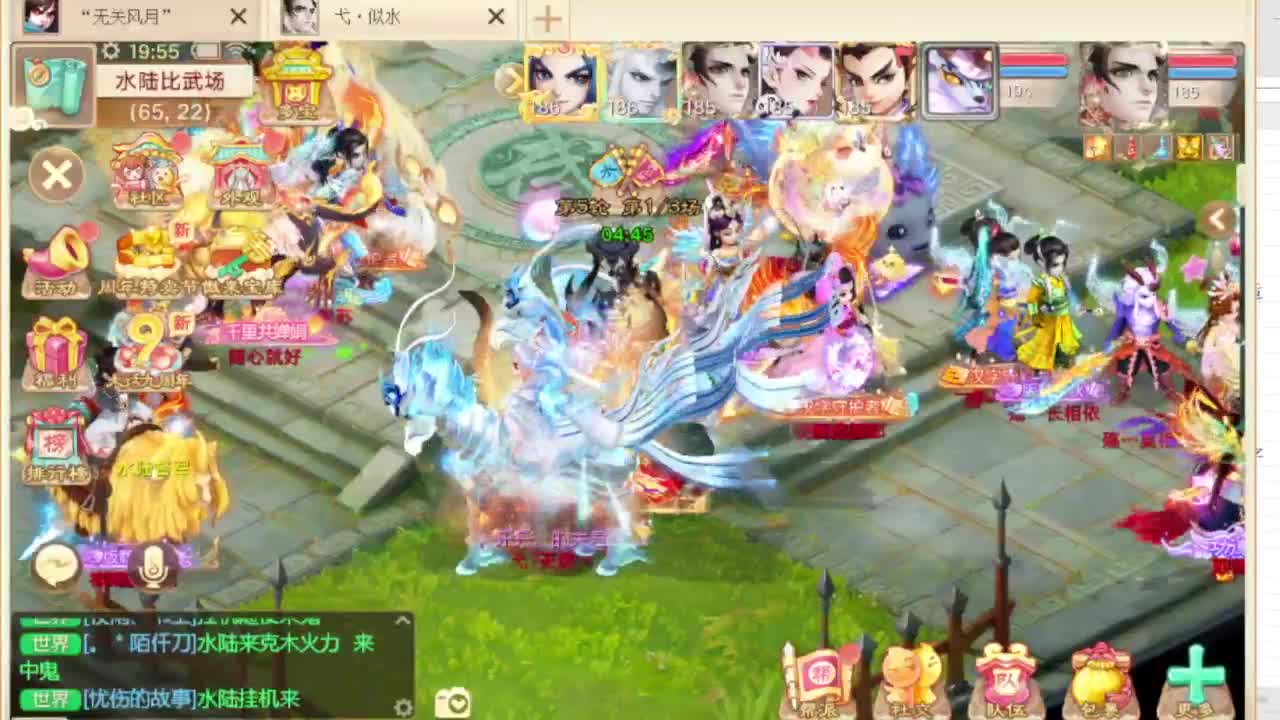Screen dimensions: 1280x720
Task: Open a new tab with the plus button
Action: pyautogui.click(x=546, y=17)
